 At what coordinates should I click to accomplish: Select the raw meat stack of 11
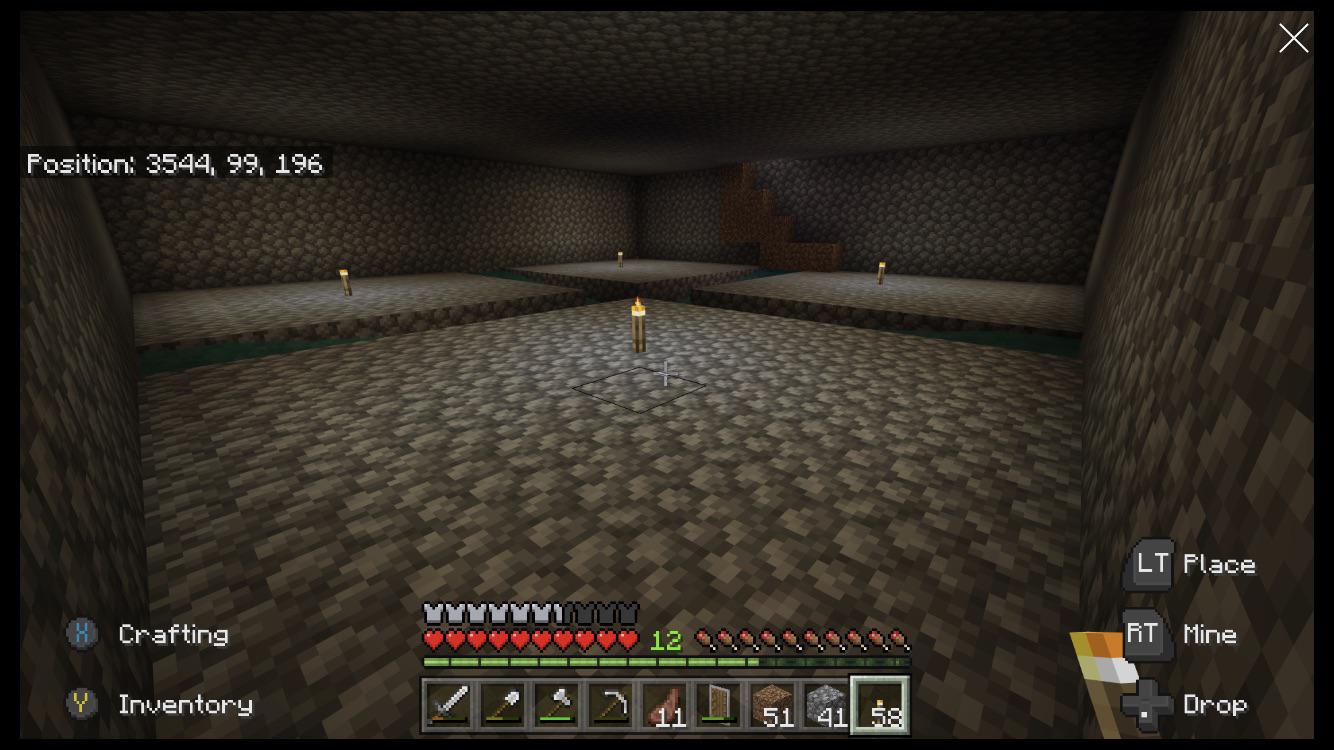[663, 706]
